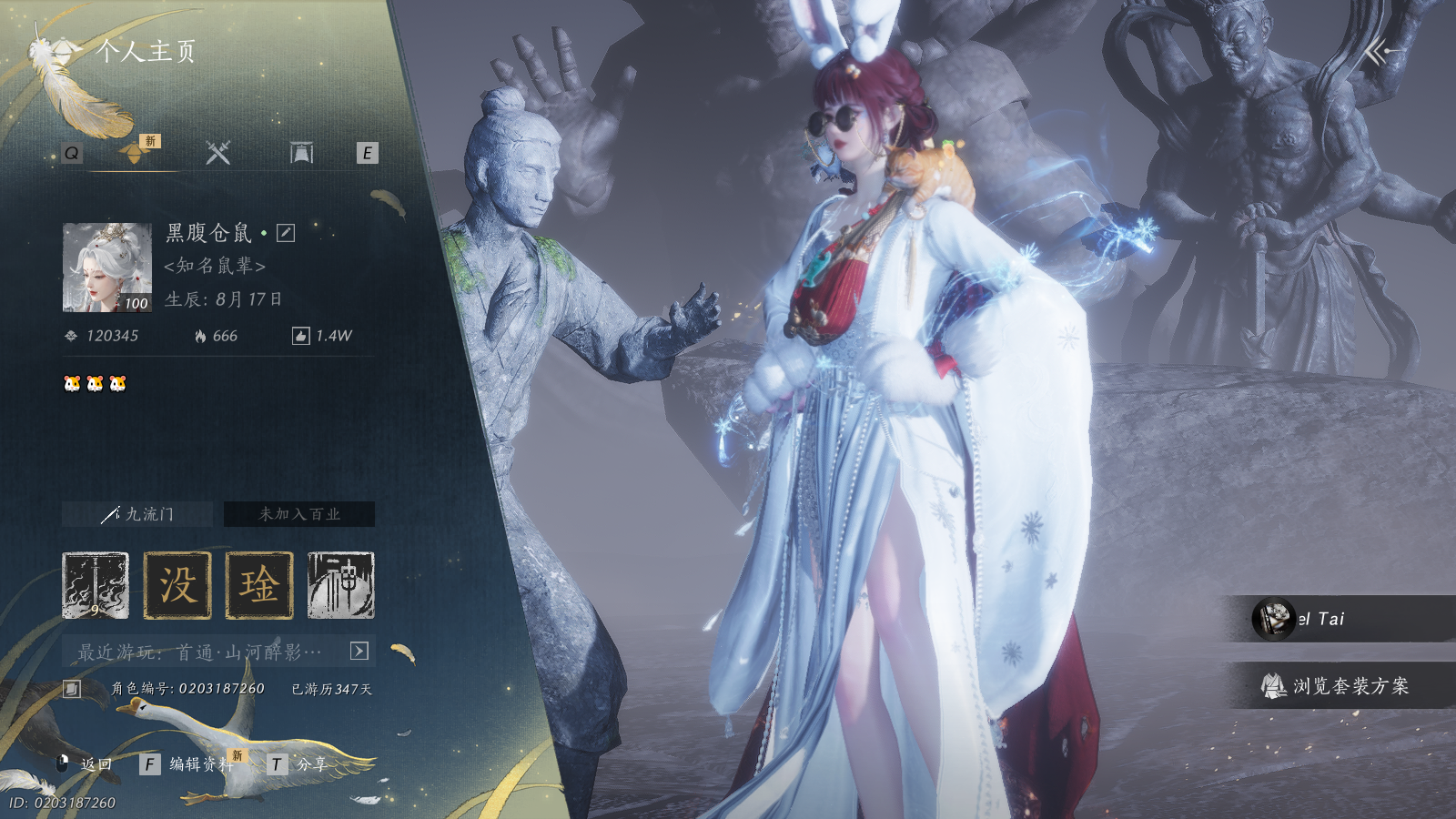
Task: Share the profile with 分享
Action: click(x=300, y=764)
